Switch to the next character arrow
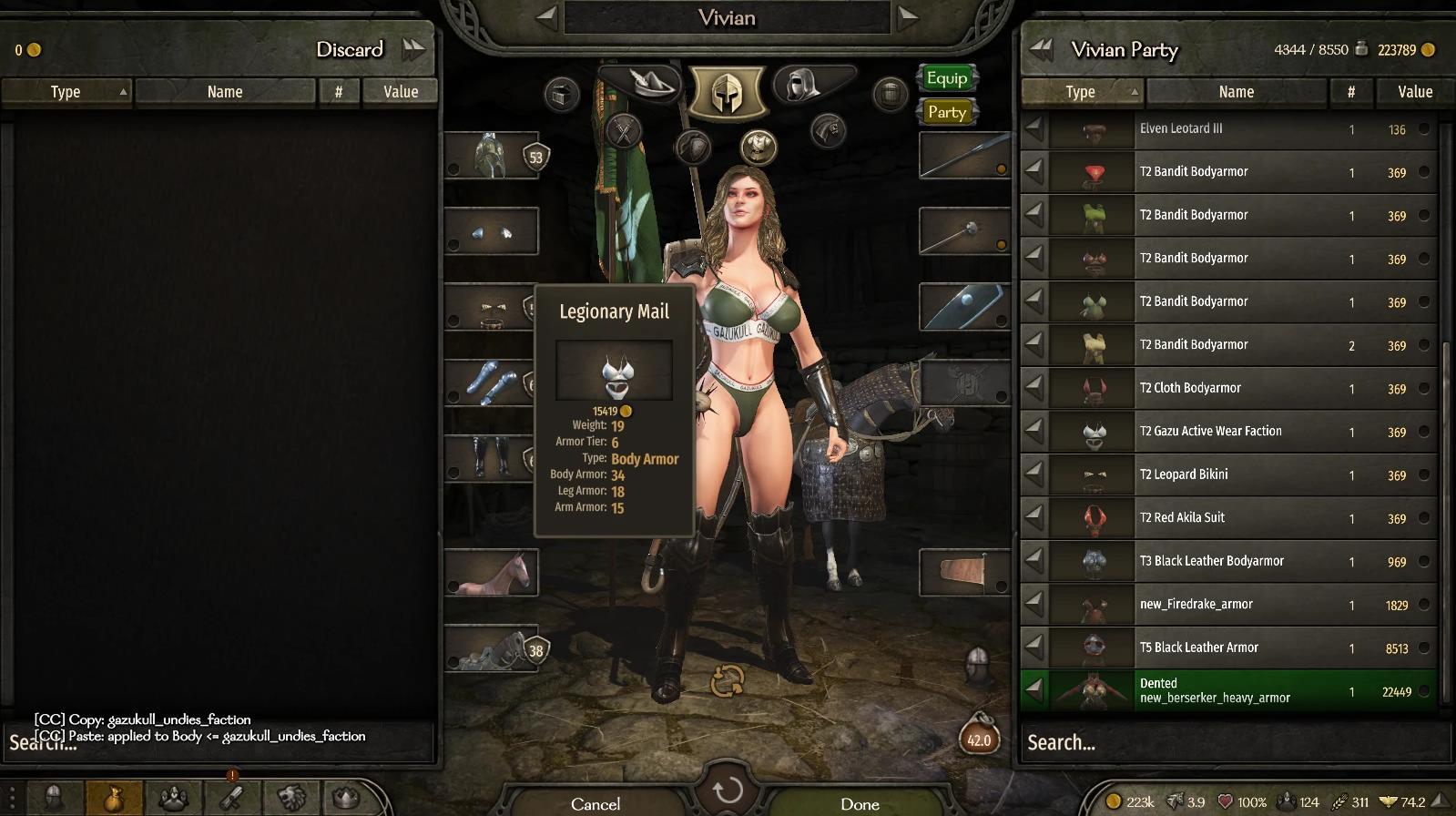Viewport: 1456px width, 816px height. click(907, 15)
